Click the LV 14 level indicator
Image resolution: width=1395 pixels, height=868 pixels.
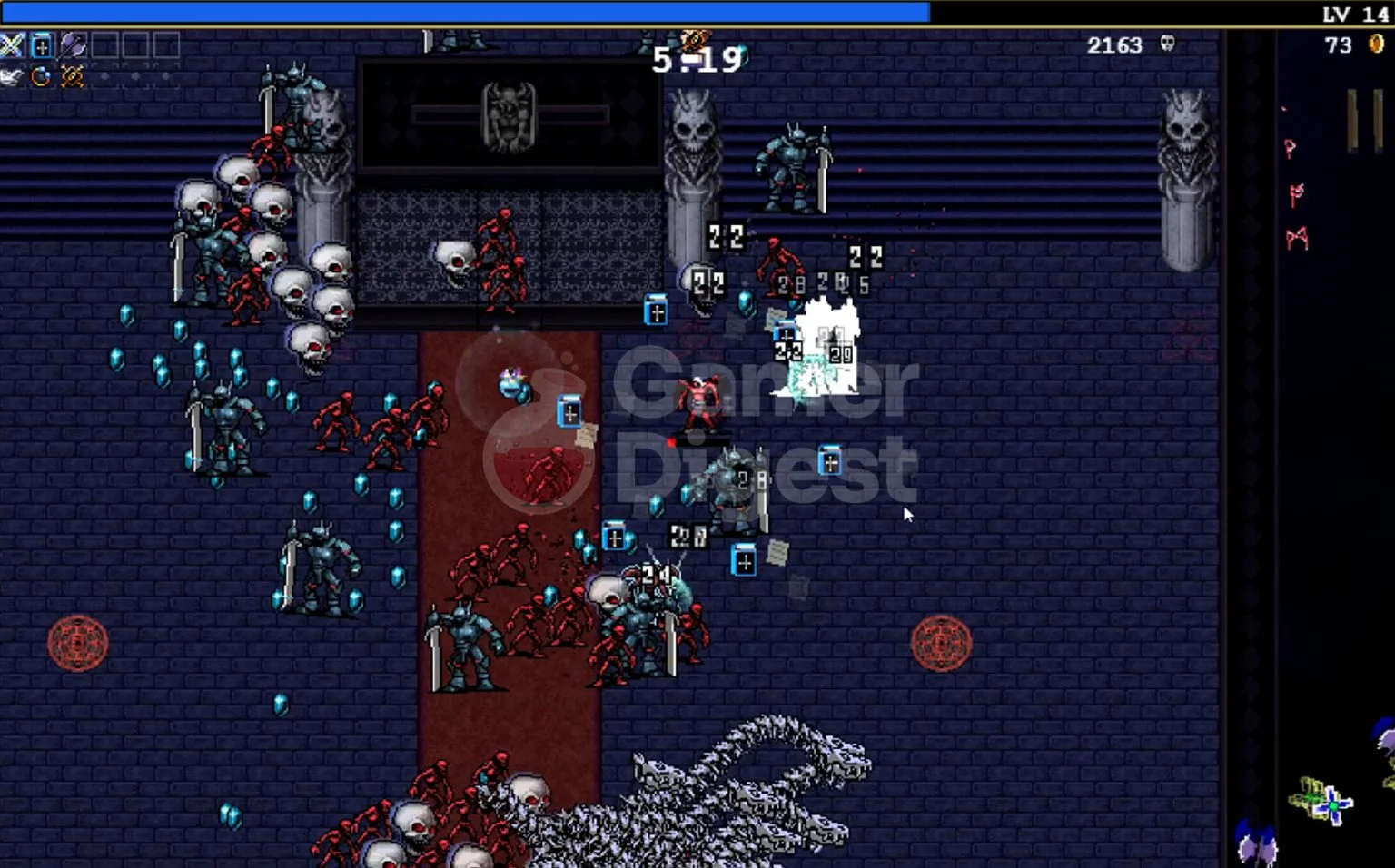(x=1354, y=14)
